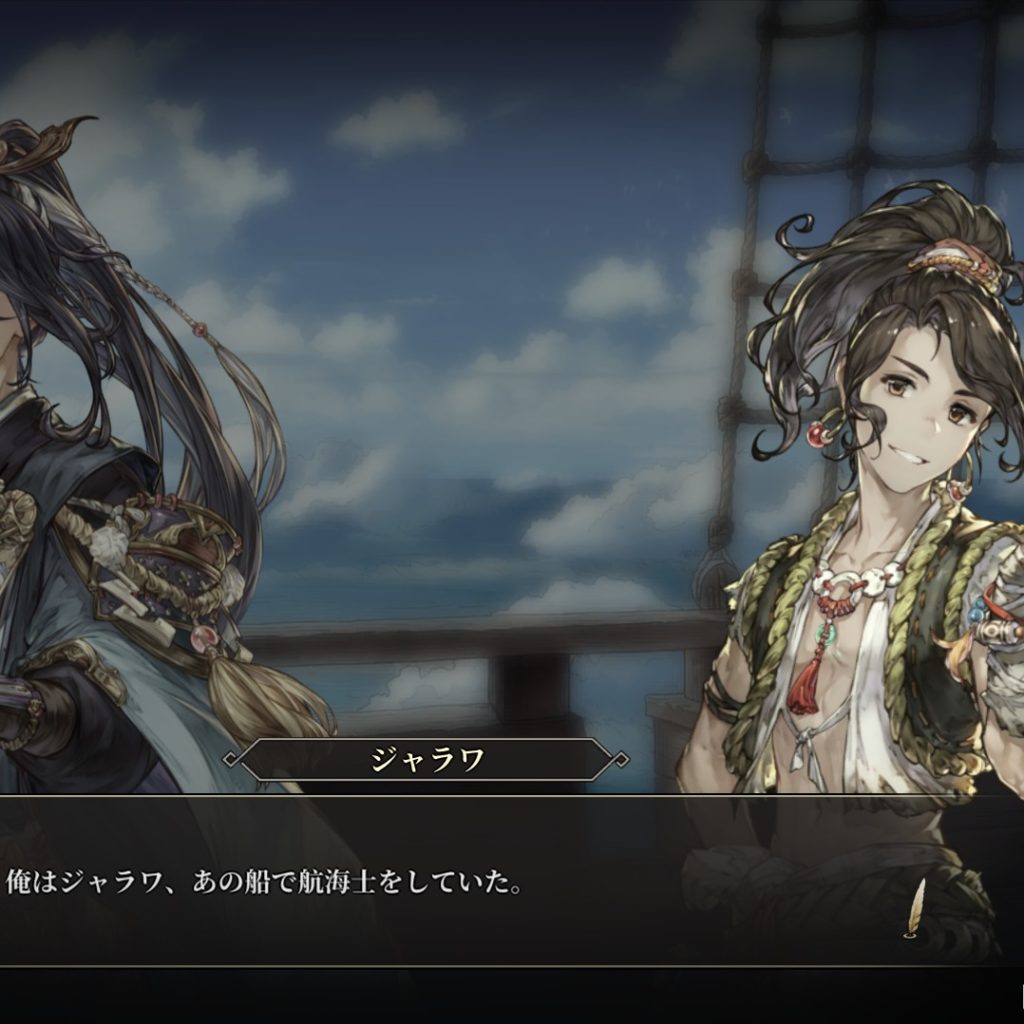This screenshot has height=1024, width=1024.
Task: Advance the dialogue by clicking Jarawa's line
Action: point(264,883)
